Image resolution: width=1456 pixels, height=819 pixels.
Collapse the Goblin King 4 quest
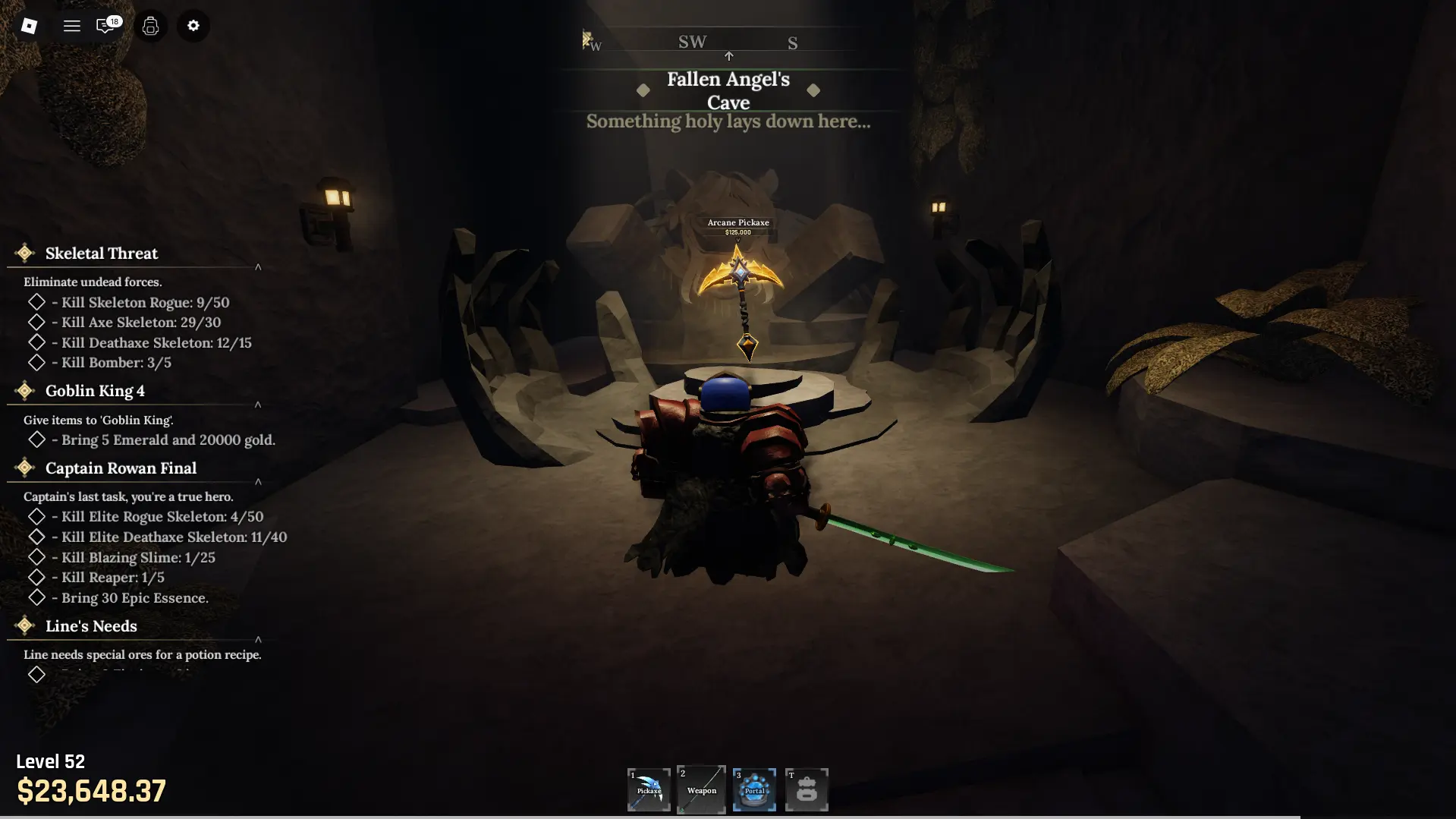258,405
